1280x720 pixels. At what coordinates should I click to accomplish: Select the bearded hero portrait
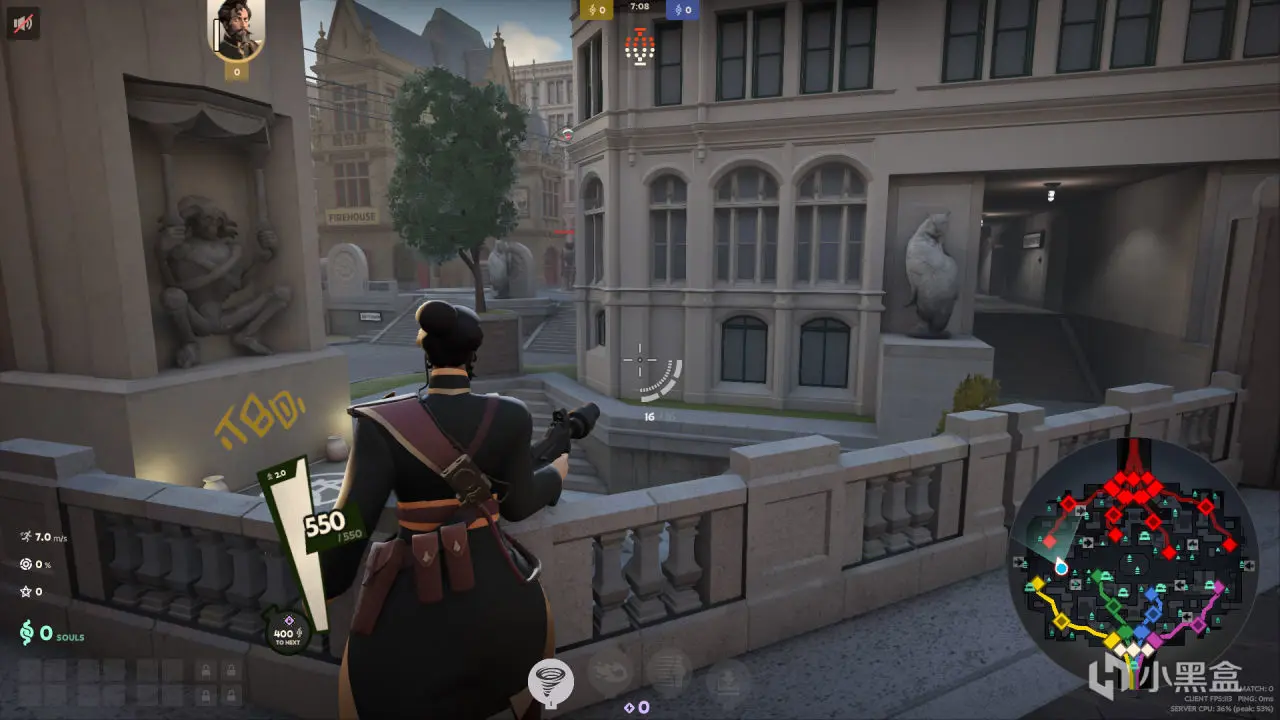236,30
